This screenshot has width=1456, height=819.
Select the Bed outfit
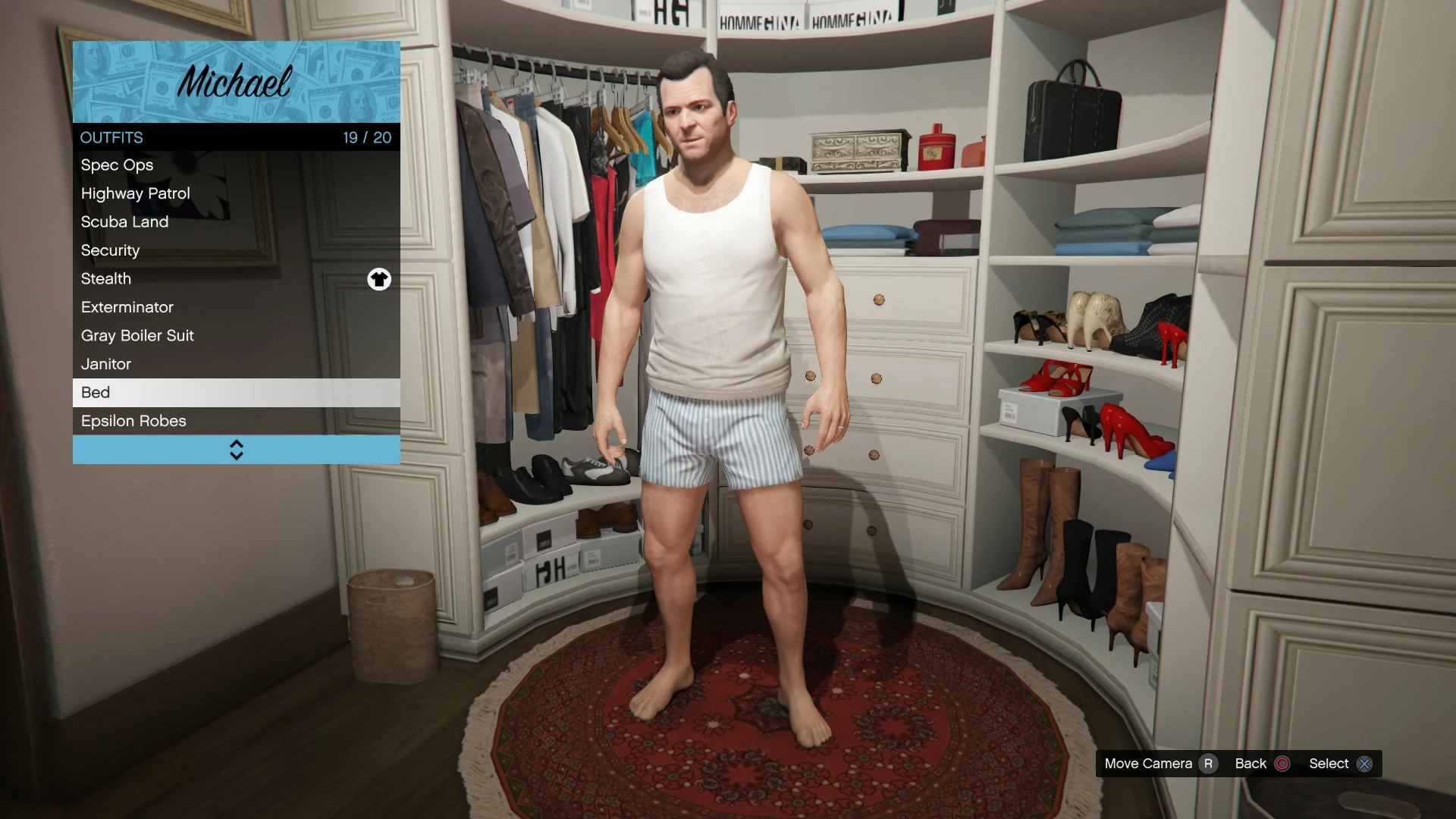(x=96, y=392)
